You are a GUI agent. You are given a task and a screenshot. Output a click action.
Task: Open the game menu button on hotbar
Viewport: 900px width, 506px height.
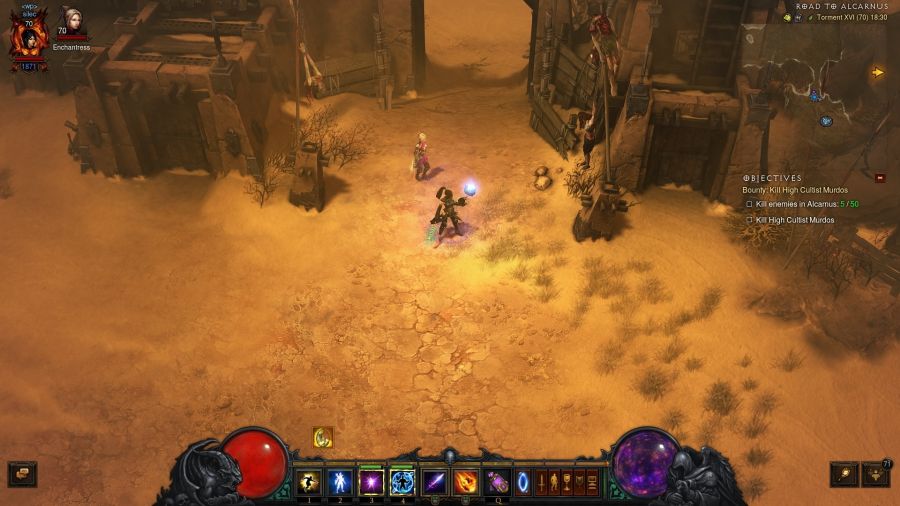coord(592,482)
